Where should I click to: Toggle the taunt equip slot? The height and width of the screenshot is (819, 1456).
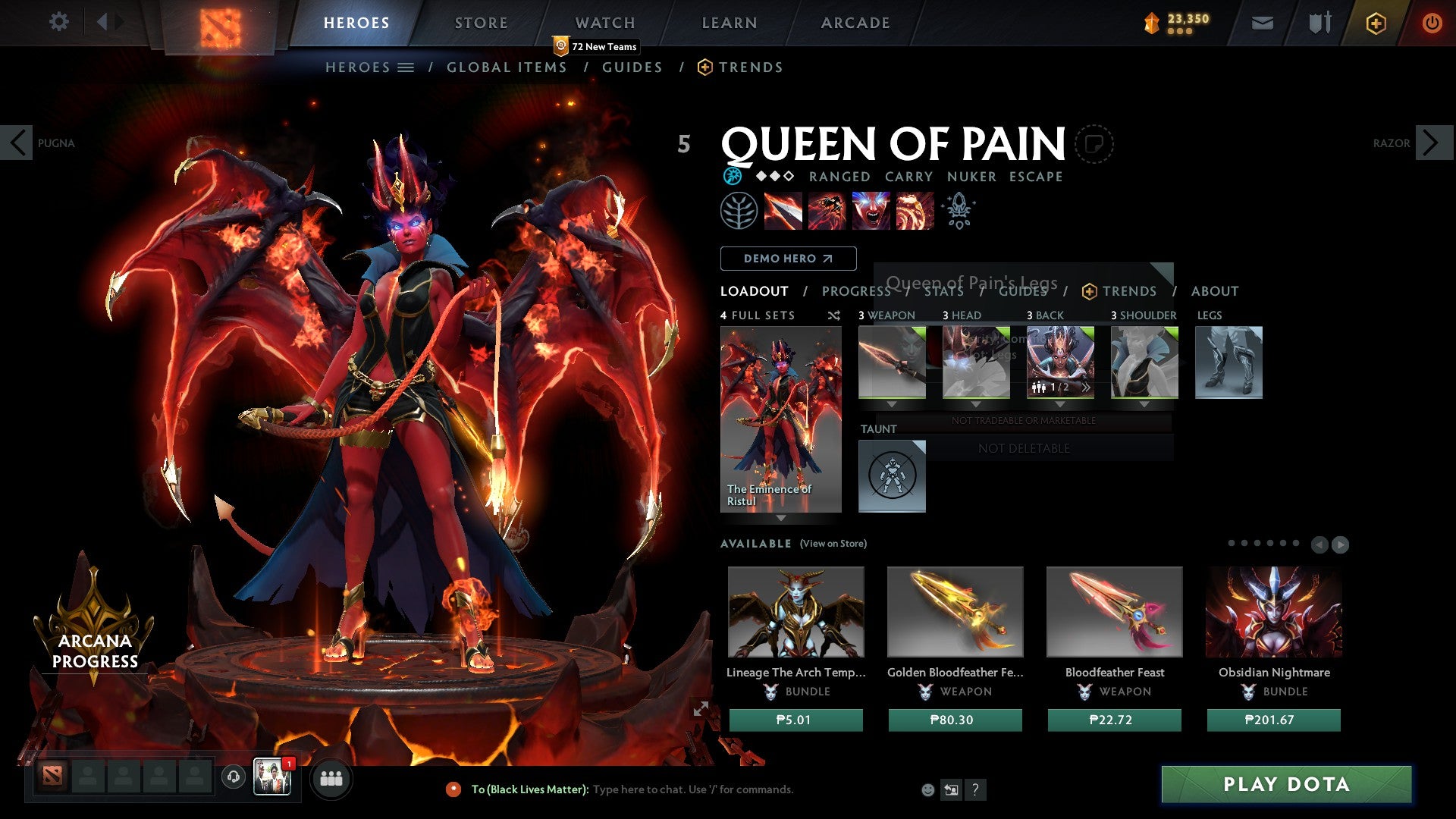pyautogui.click(x=892, y=476)
